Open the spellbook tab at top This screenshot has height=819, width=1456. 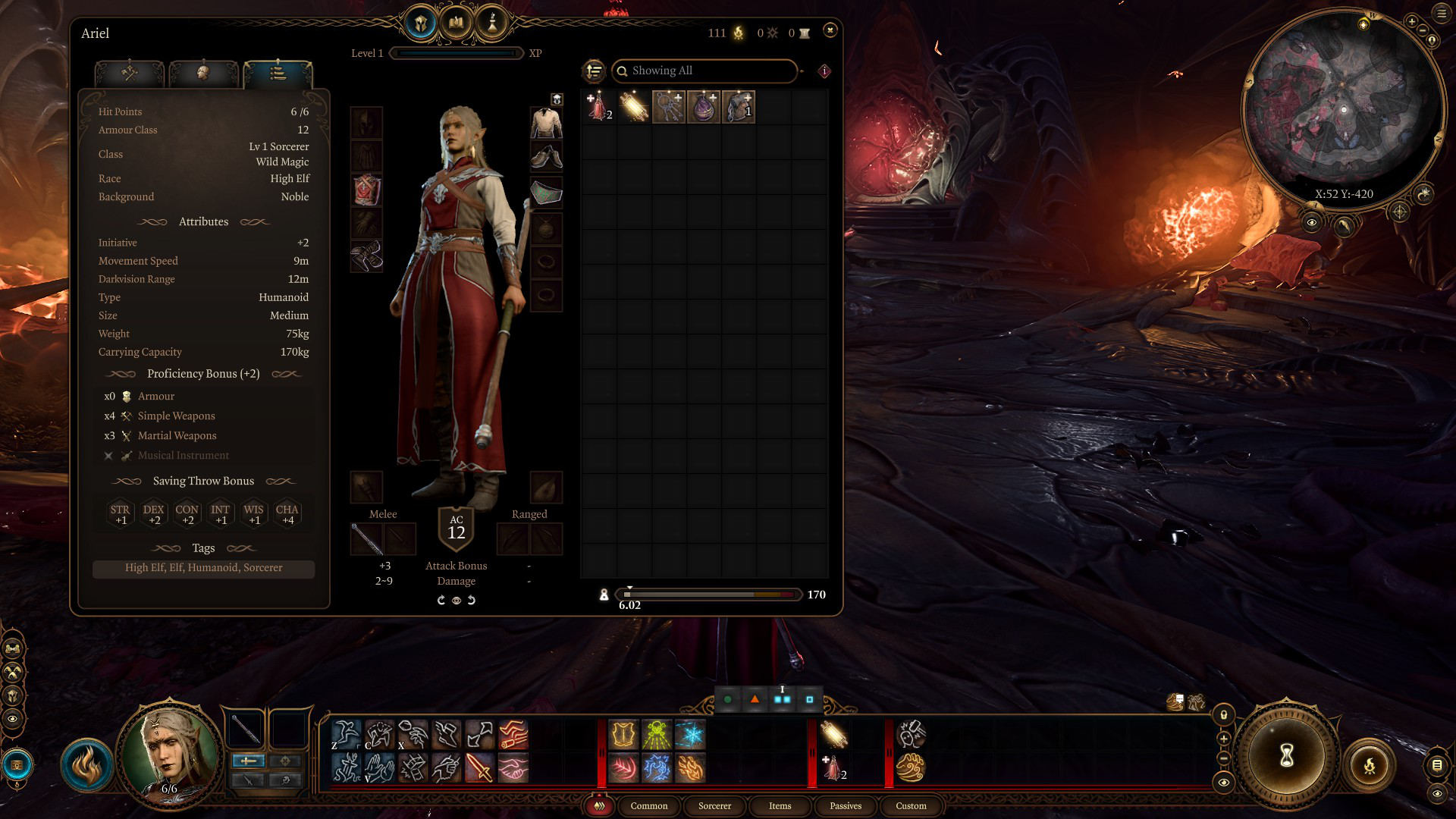point(456,23)
